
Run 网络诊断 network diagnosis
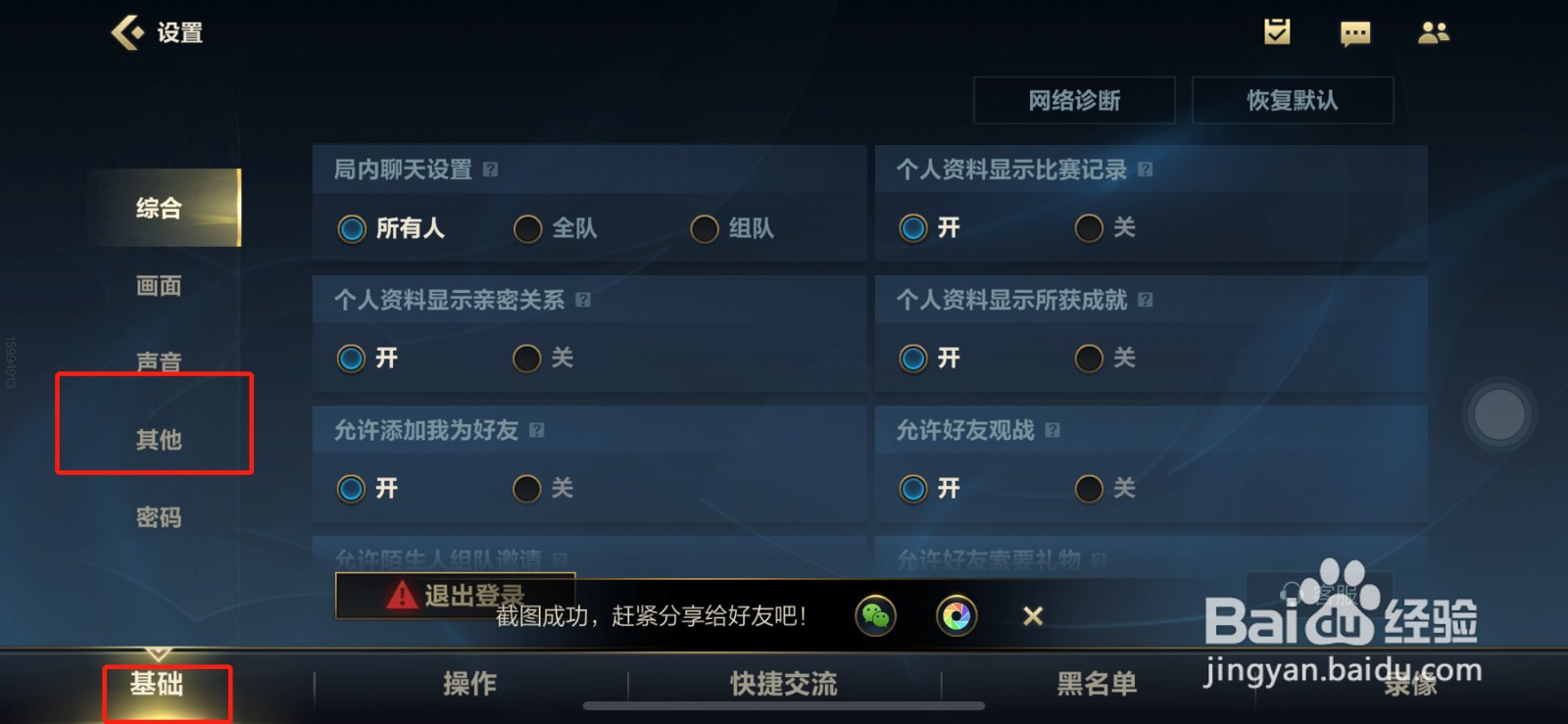click(1073, 99)
